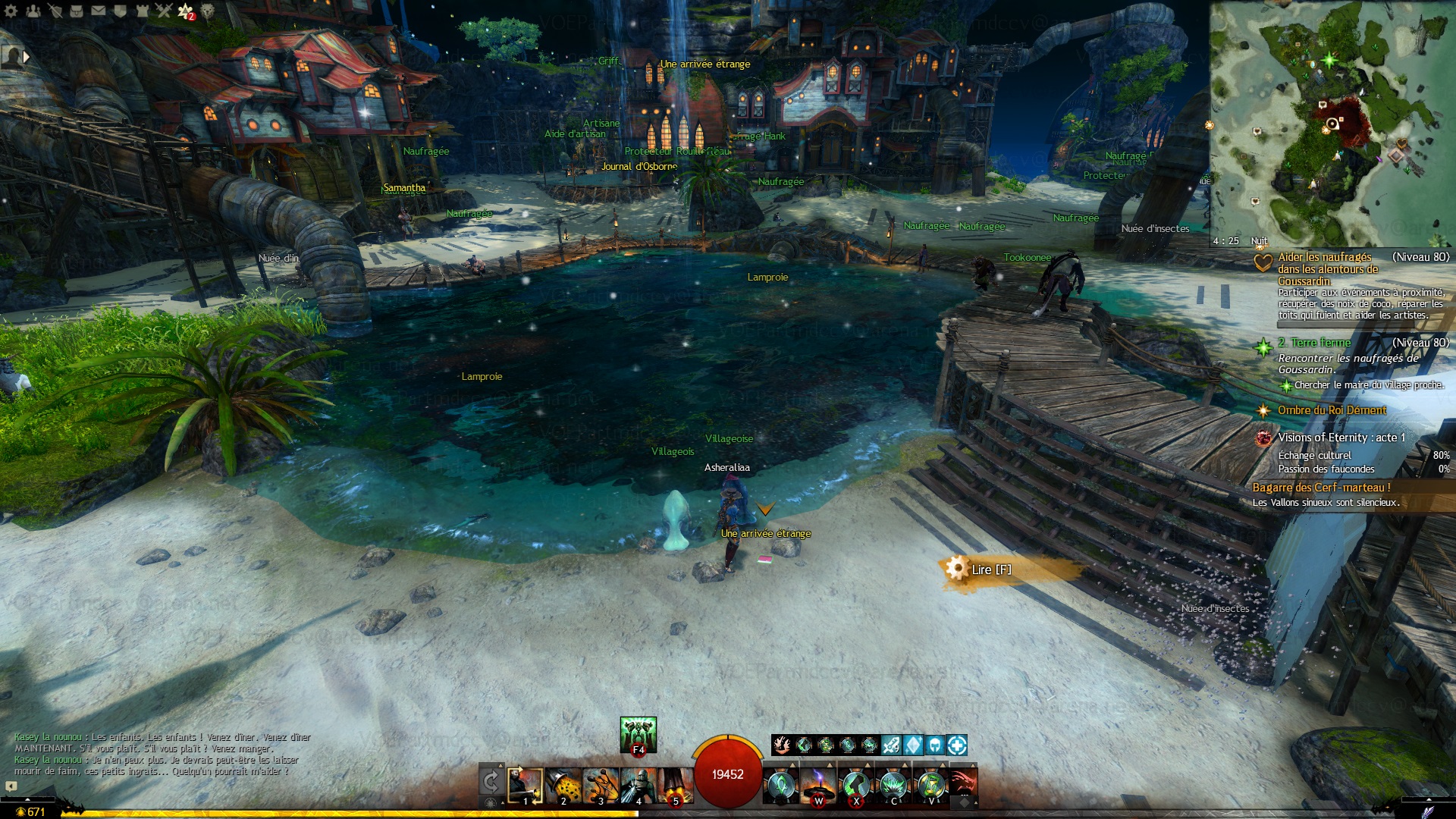Open the gear game menu icon

pos(11,11)
